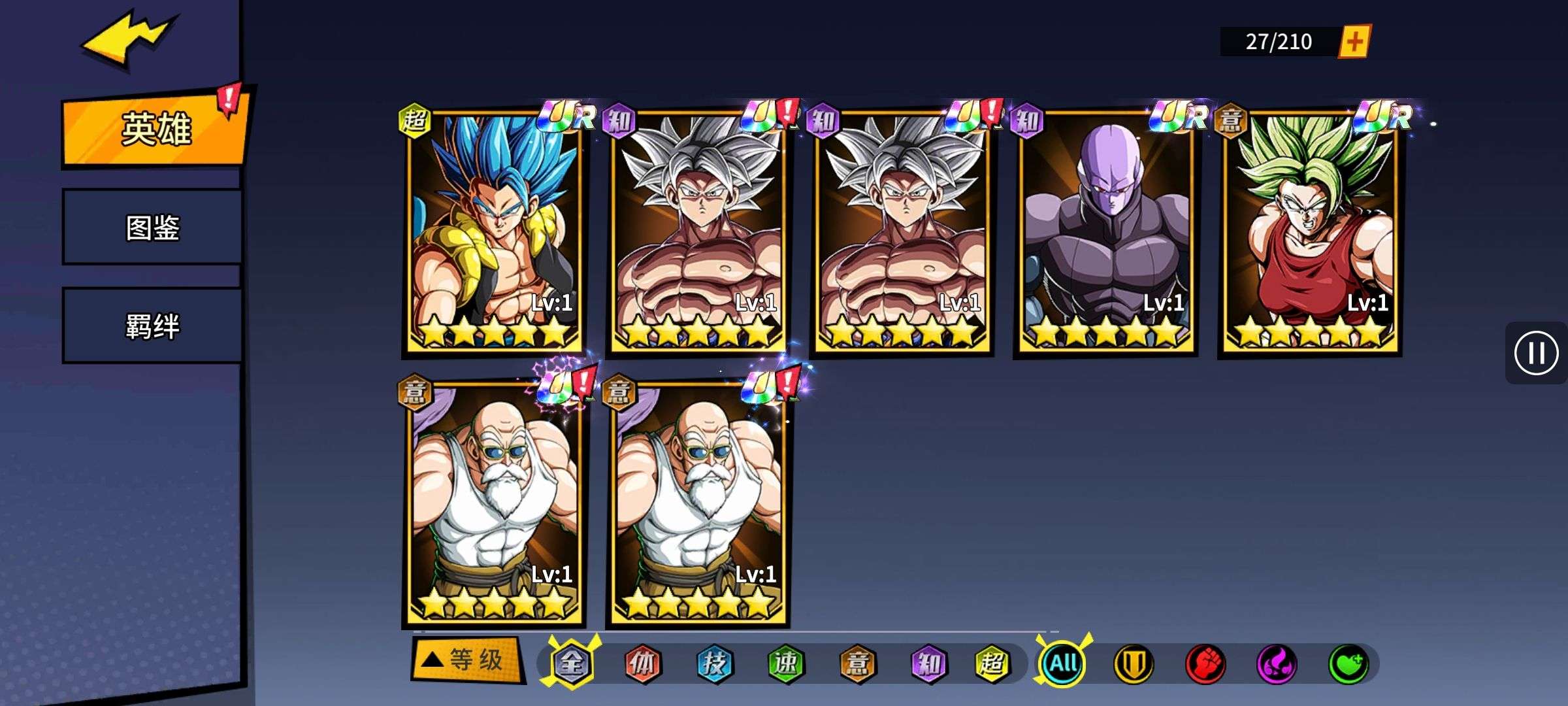Viewport: 1568px width, 706px height.
Task: Show only green heart support-role heroes
Action: coord(1348,664)
